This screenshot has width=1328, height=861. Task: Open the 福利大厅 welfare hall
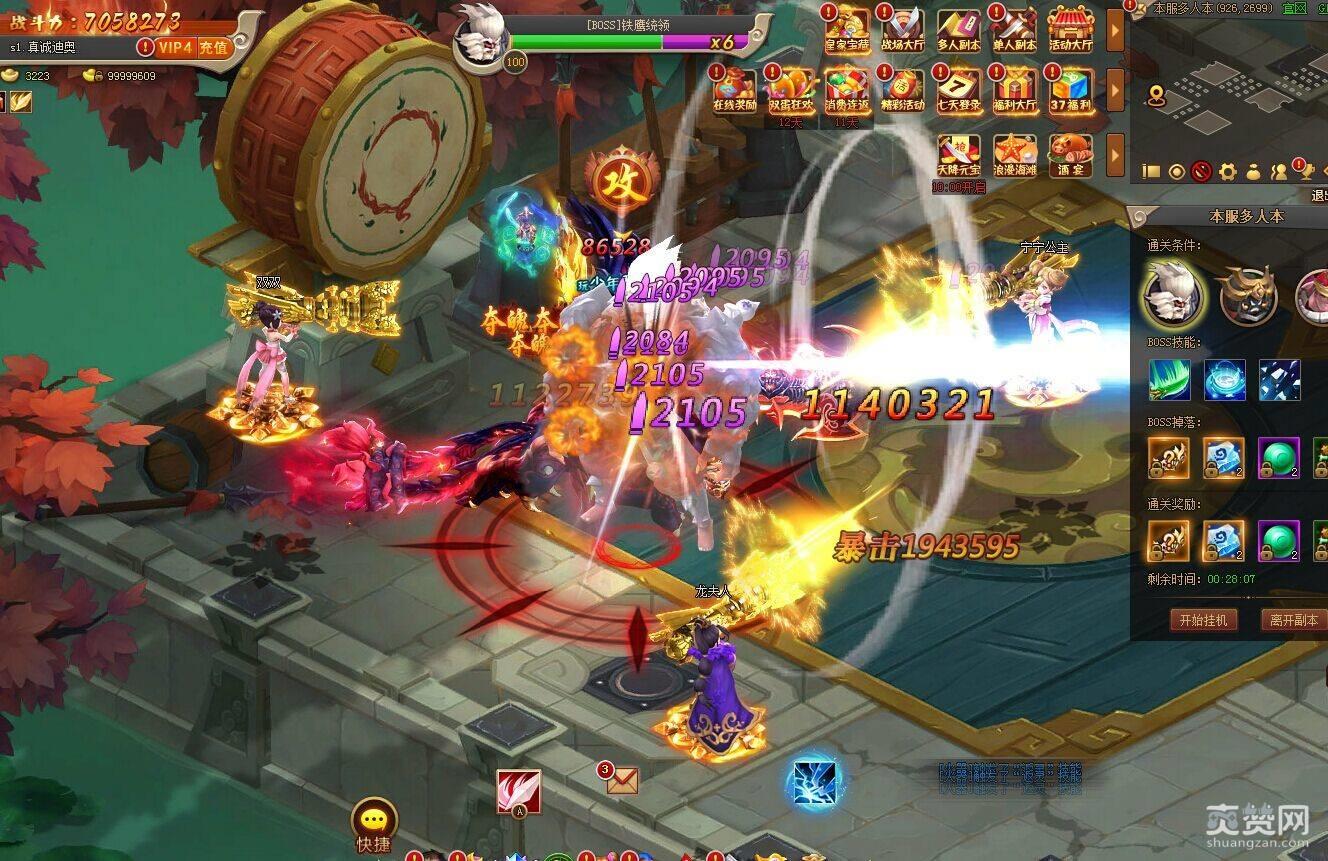tap(1014, 88)
